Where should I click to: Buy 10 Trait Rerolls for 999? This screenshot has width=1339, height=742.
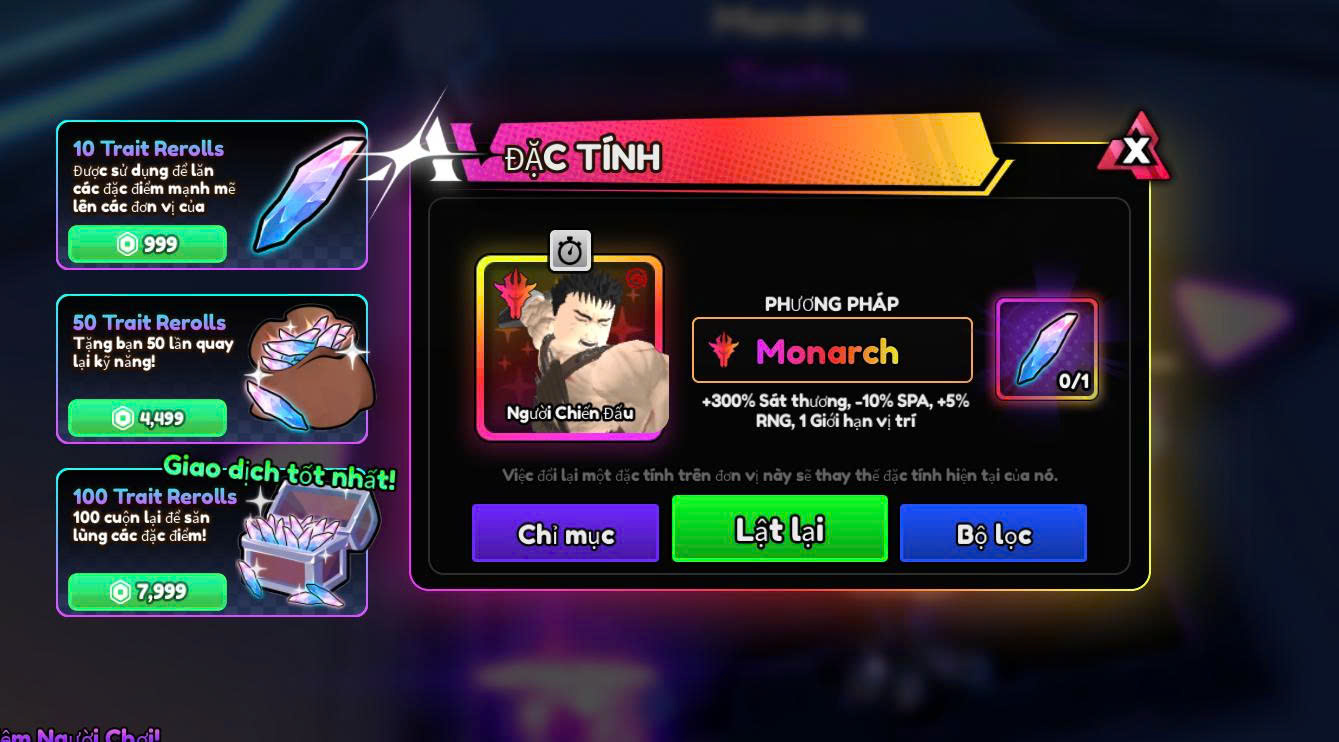pos(147,244)
